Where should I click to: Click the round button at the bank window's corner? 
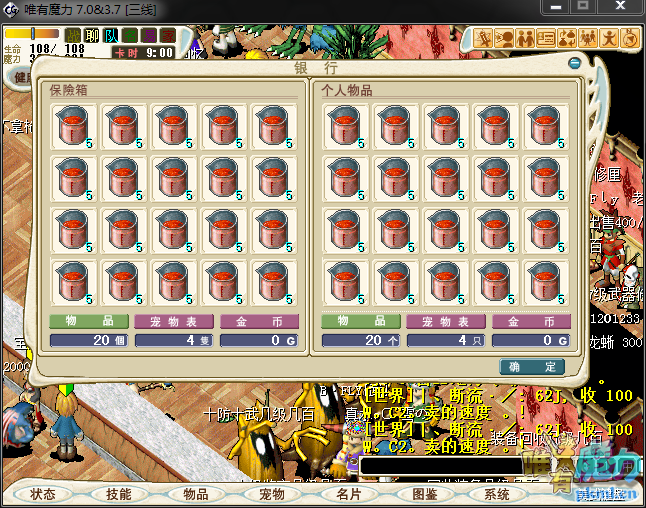(574, 64)
